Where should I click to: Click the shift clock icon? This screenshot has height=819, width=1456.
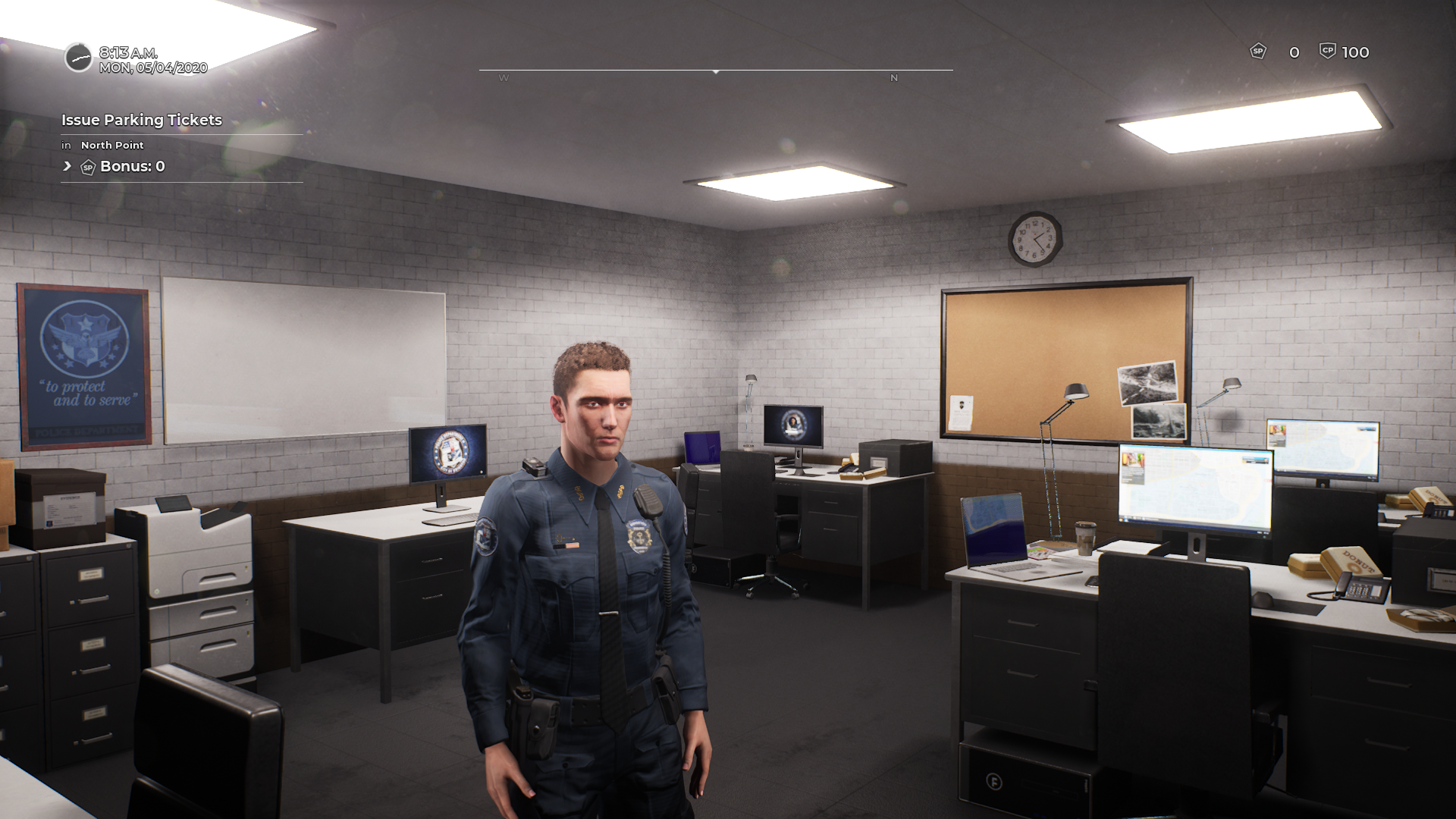pos(78,58)
